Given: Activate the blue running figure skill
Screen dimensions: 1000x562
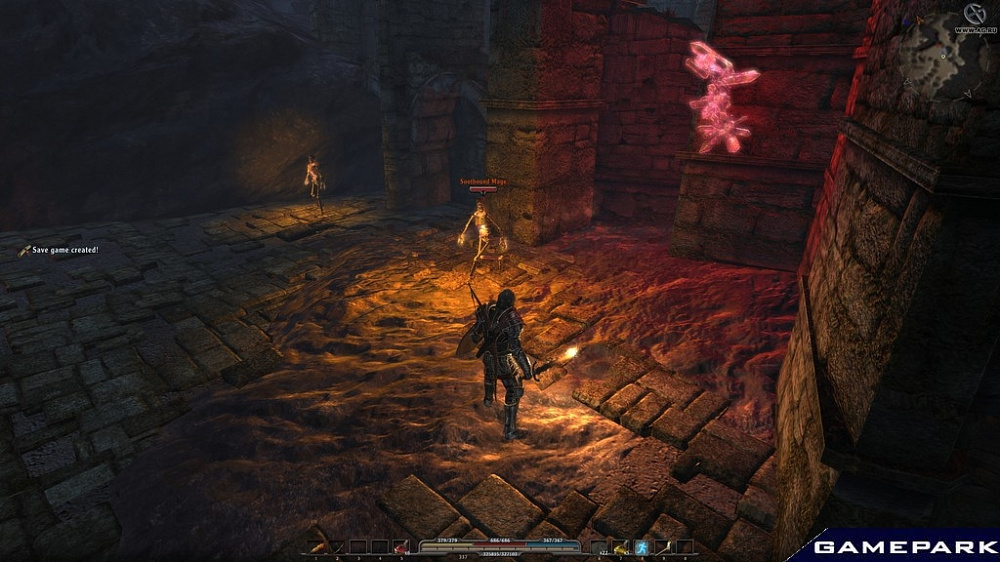Looking at the screenshot, I should (x=643, y=547).
